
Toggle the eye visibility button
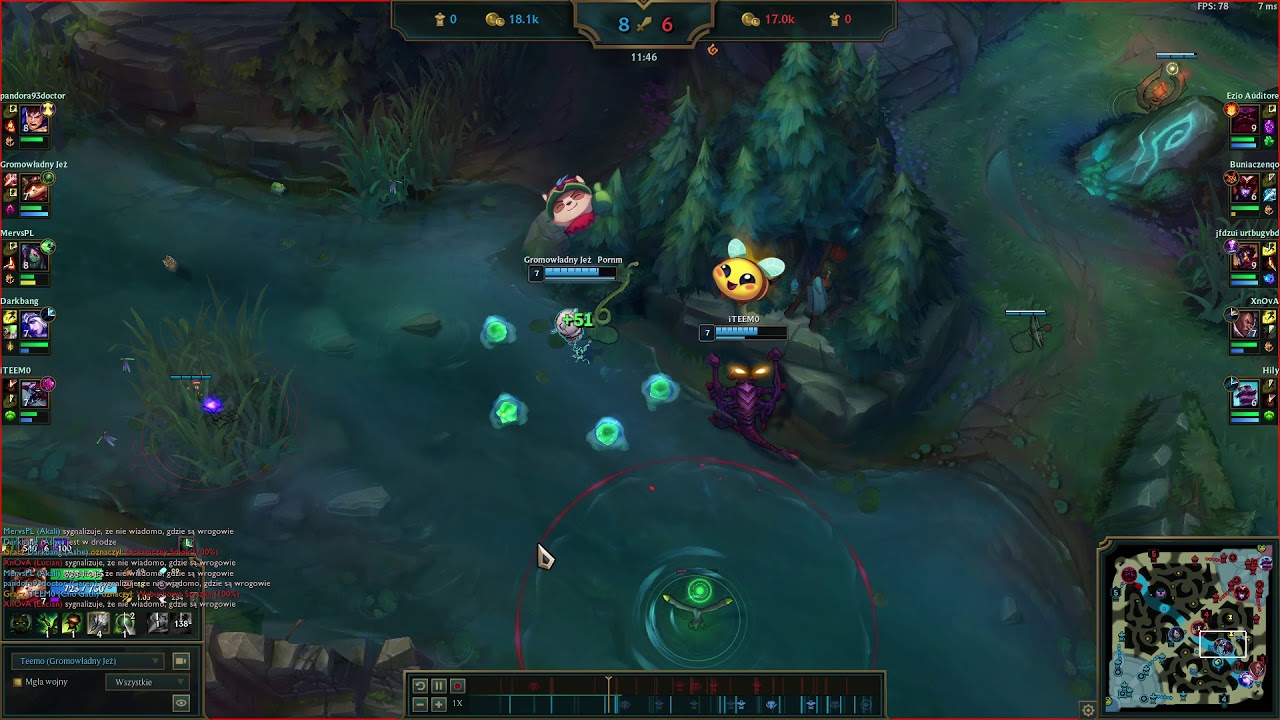pyautogui.click(x=181, y=703)
